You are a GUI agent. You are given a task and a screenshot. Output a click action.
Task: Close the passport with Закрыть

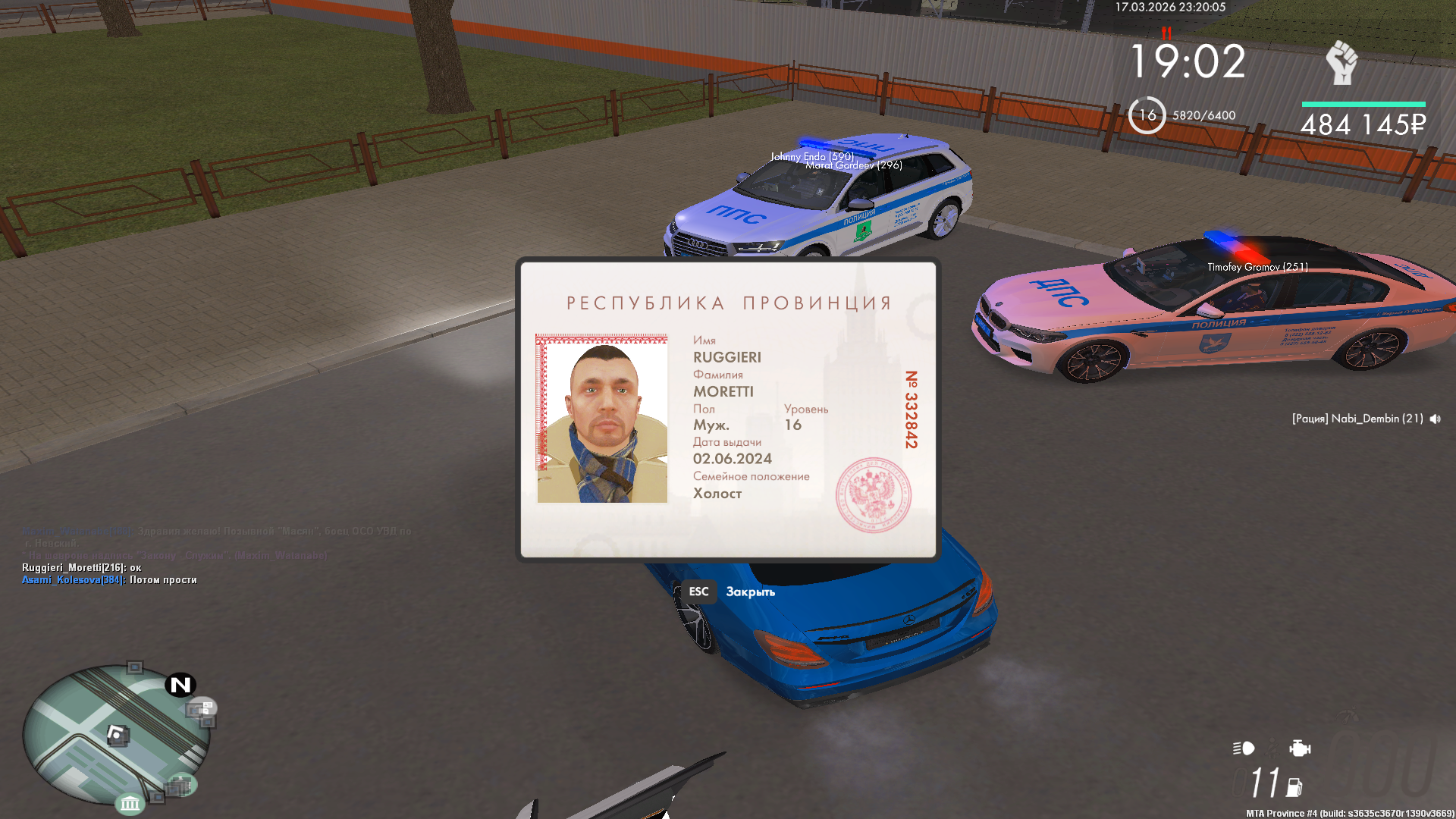click(x=749, y=591)
